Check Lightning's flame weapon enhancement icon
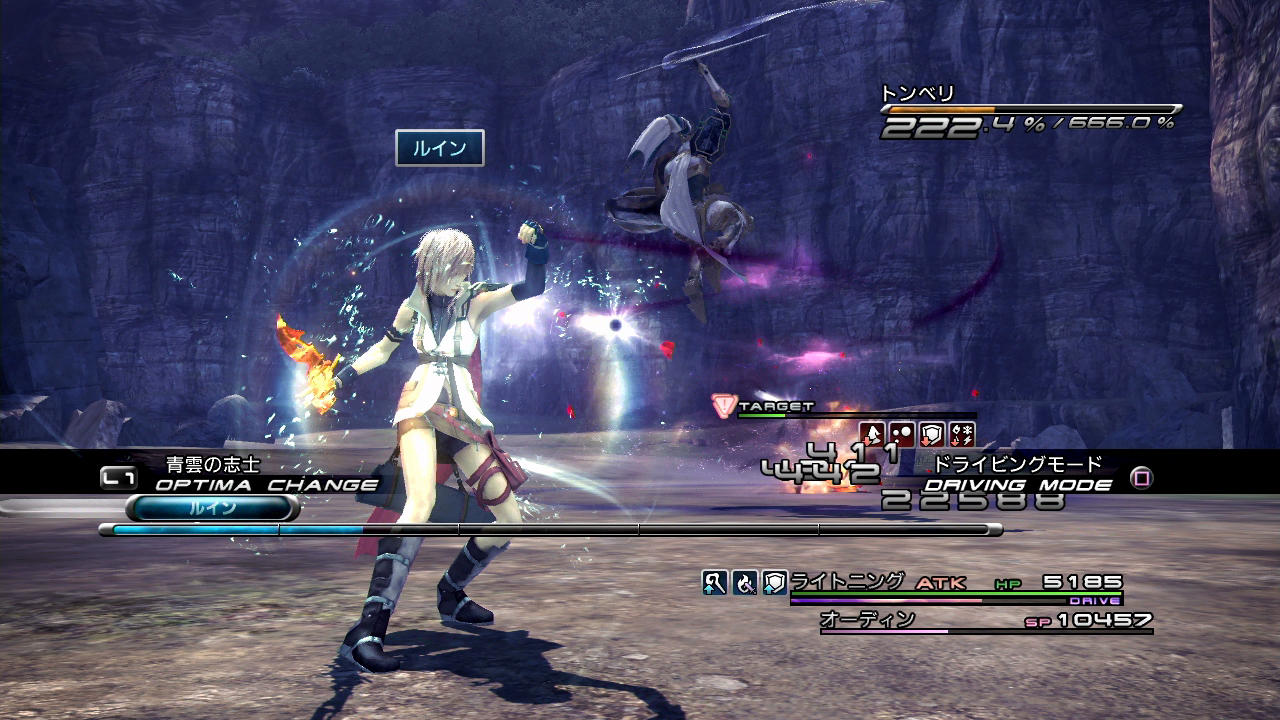 tap(745, 582)
